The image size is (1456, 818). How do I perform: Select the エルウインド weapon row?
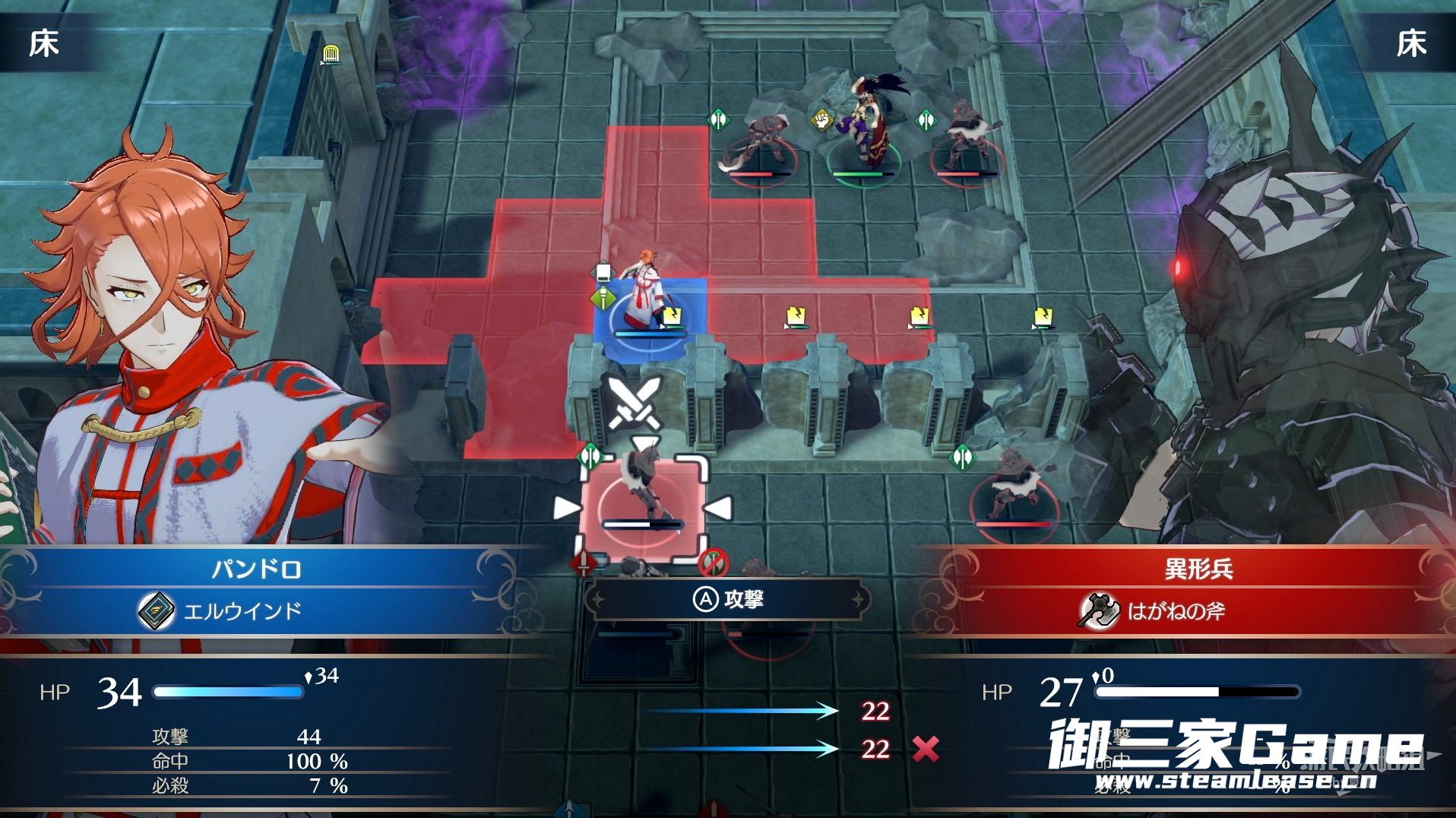tap(243, 610)
